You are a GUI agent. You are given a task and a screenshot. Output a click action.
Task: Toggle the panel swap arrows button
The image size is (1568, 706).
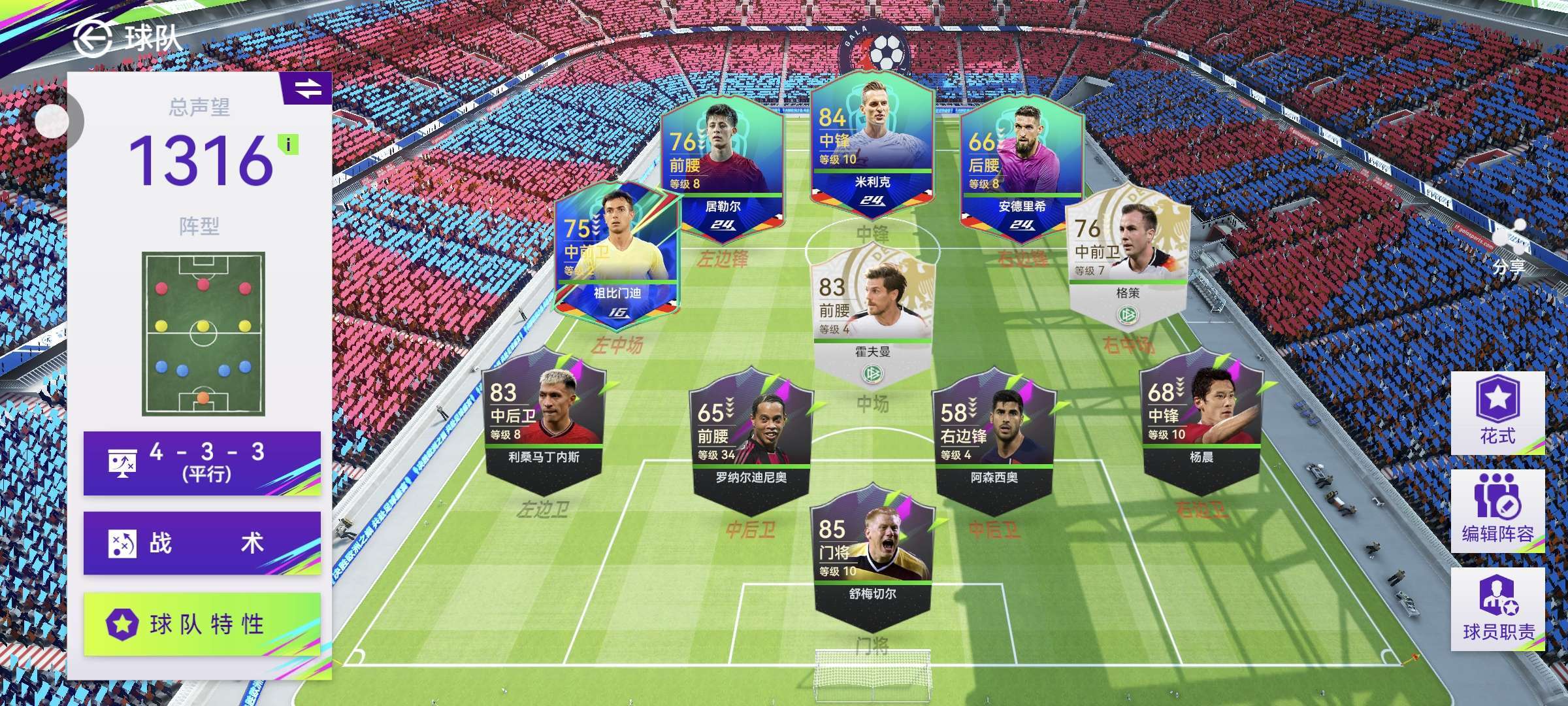307,88
